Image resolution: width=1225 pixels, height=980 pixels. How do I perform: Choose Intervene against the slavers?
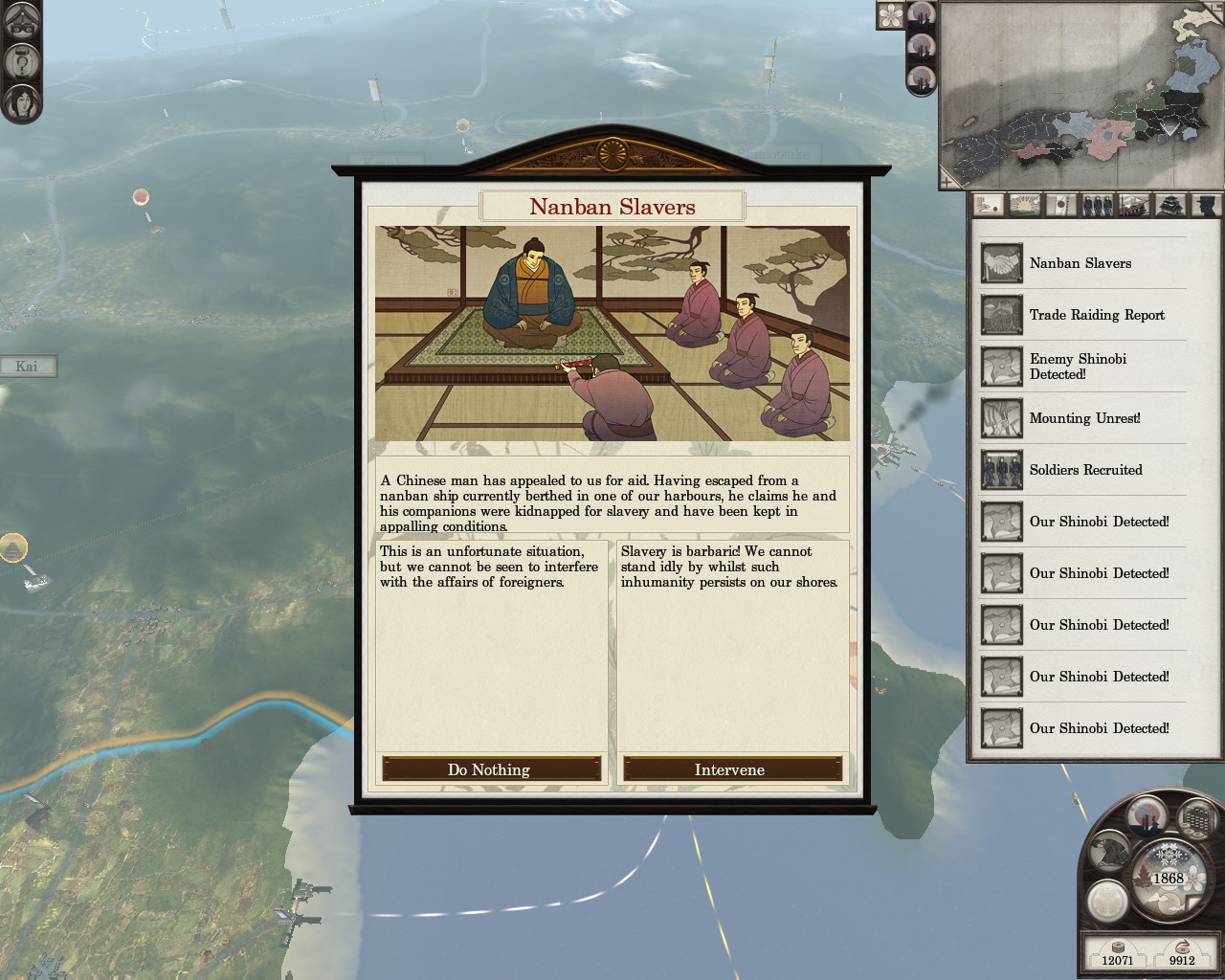(731, 769)
